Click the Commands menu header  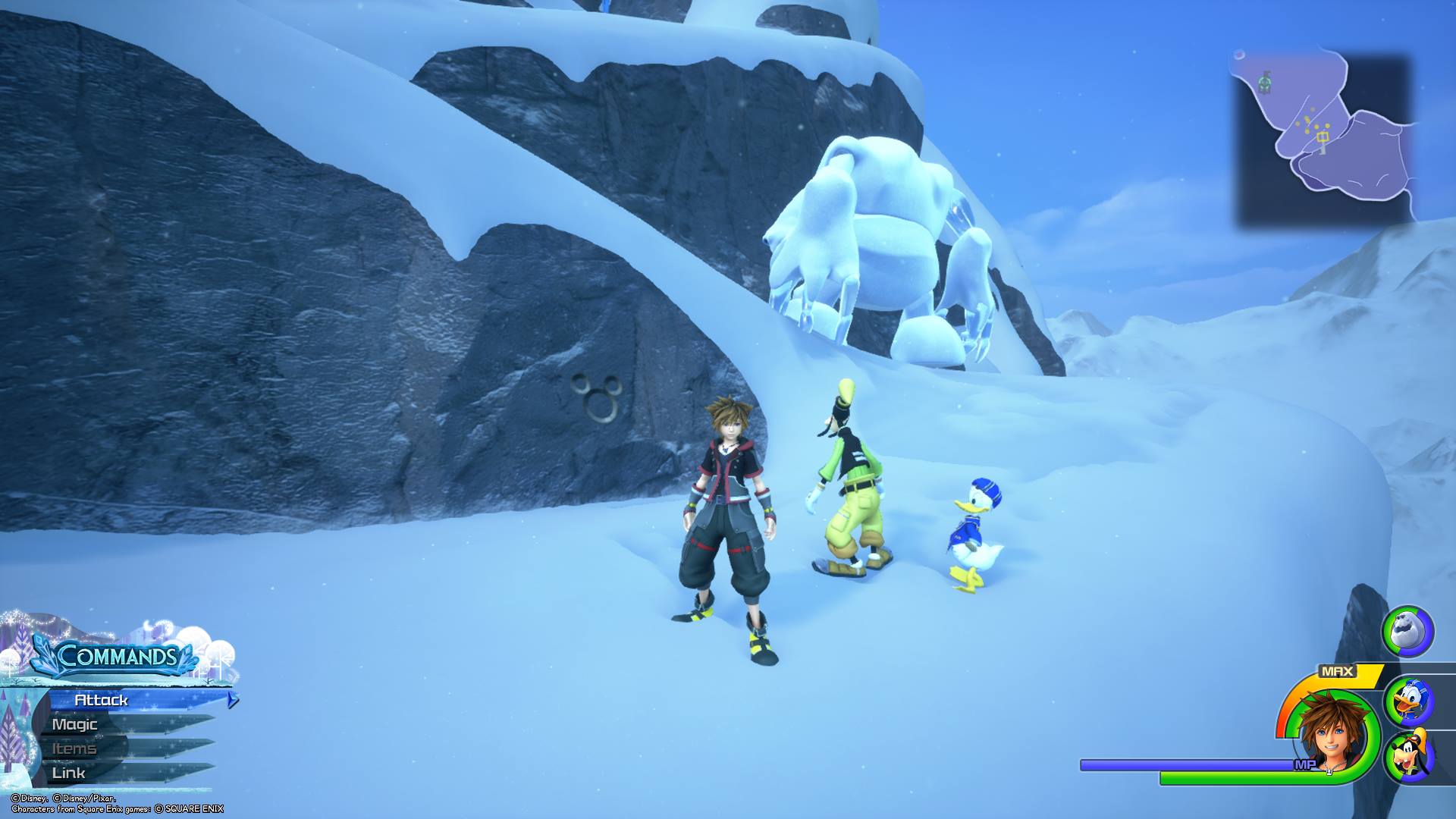tap(116, 656)
